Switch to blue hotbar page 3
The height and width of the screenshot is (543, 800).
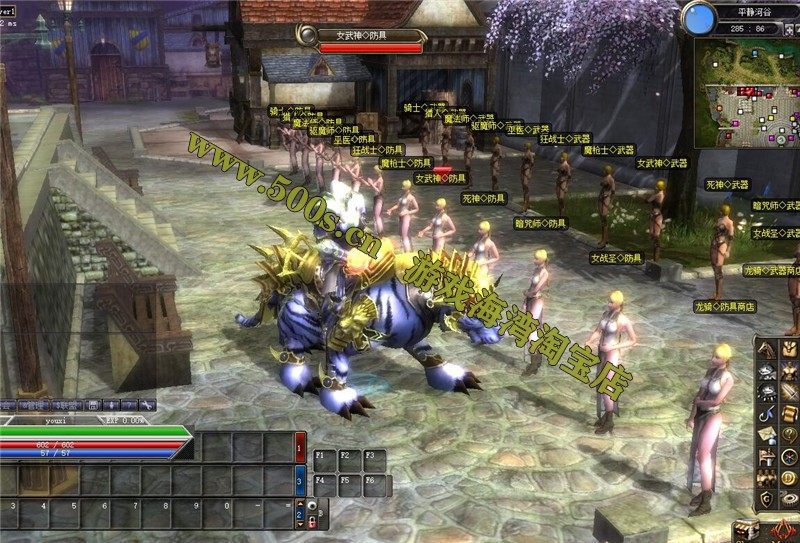pyautogui.click(x=301, y=482)
